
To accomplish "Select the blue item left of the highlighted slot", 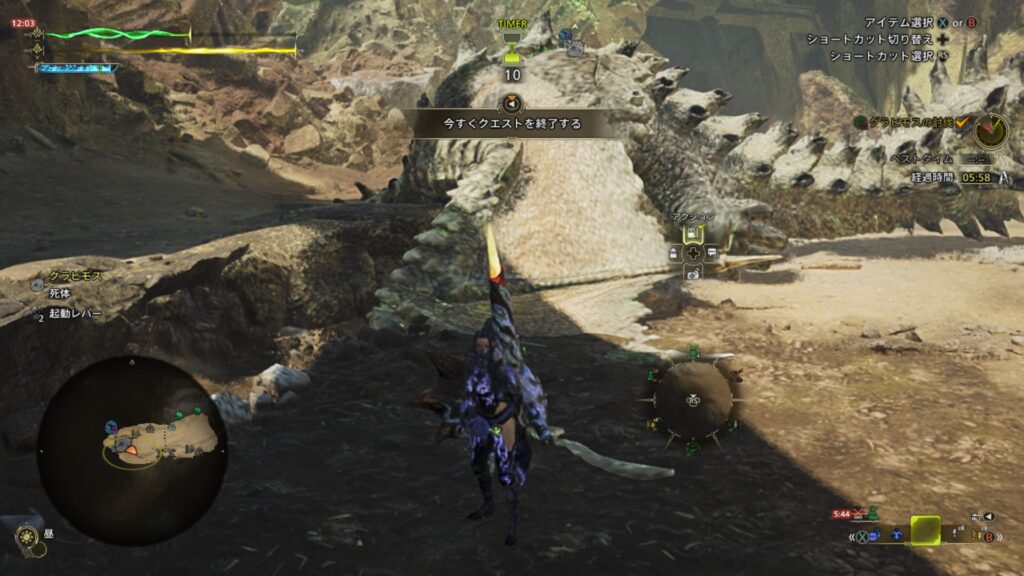I will [895, 536].
